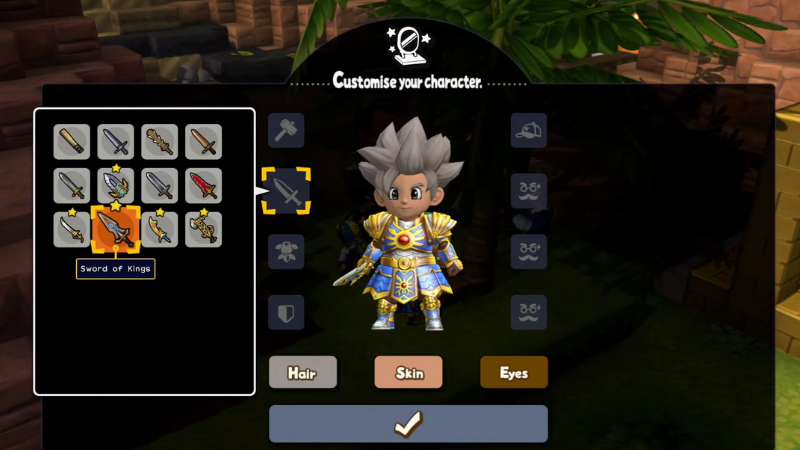The image size is (800, 450).
Task: Choose the wooden club weapon
Action: 72,142
